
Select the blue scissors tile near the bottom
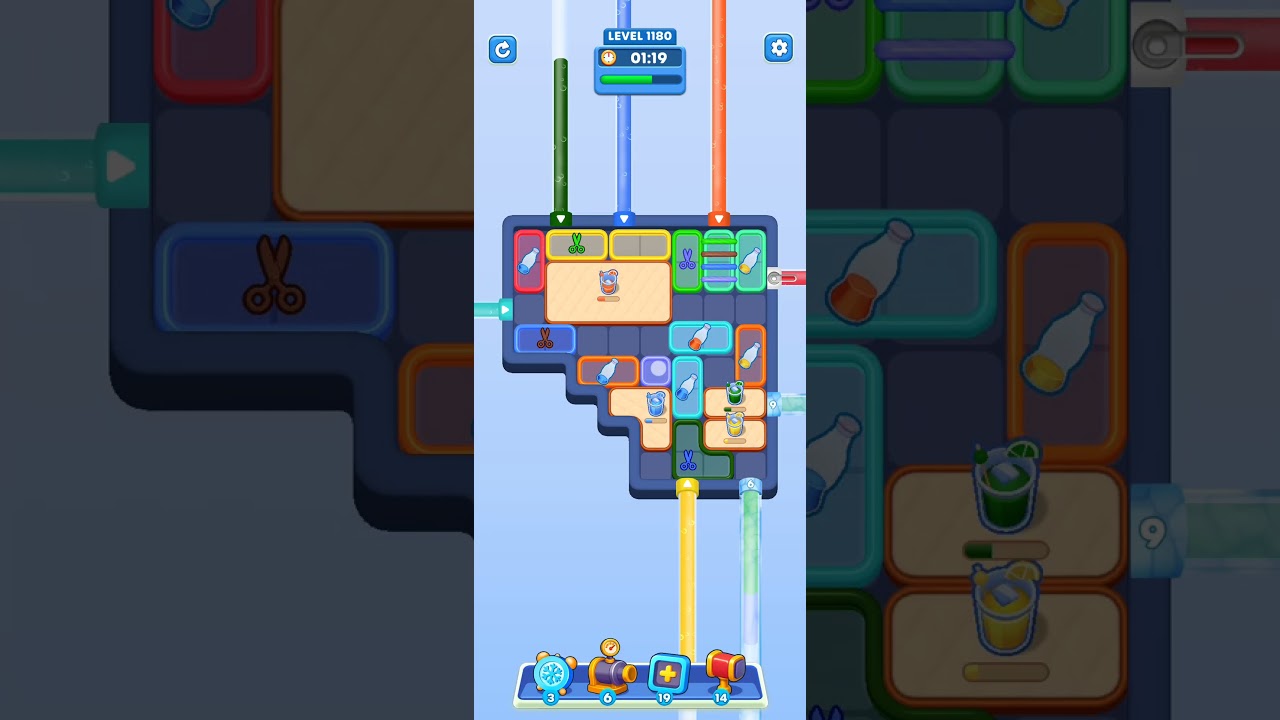[x=687, y=459]
